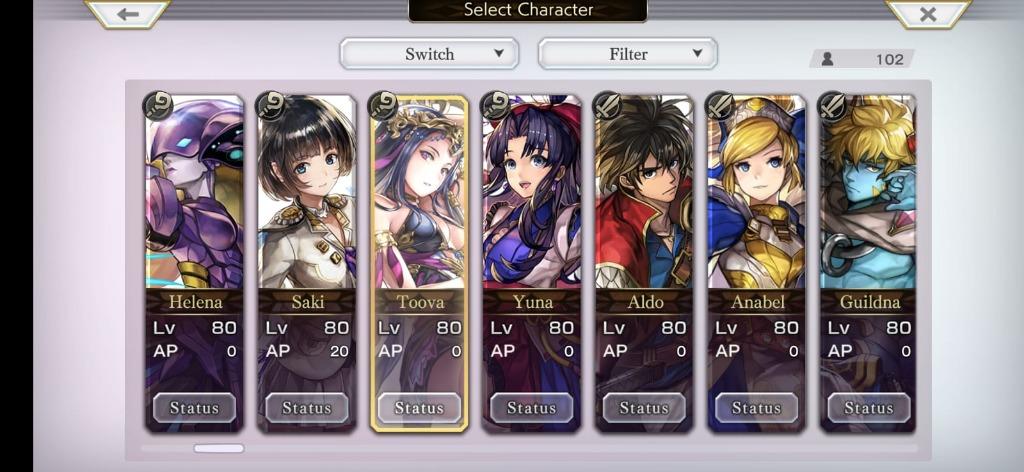Open the Filter dropdown

[x=628, y=54]
